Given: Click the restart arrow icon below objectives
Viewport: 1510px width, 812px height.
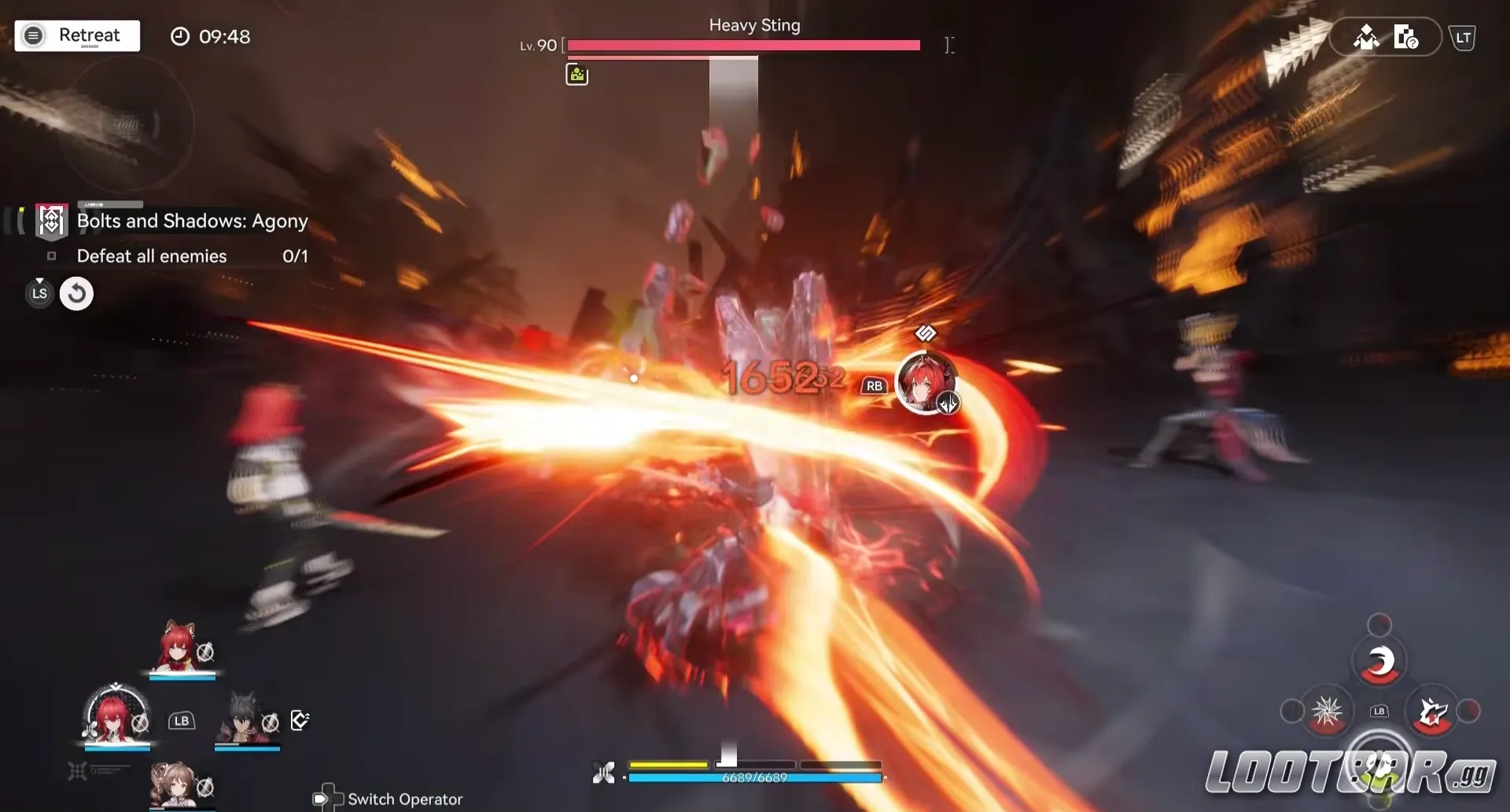Looking at the screenshot, I should tap(76, 293).
